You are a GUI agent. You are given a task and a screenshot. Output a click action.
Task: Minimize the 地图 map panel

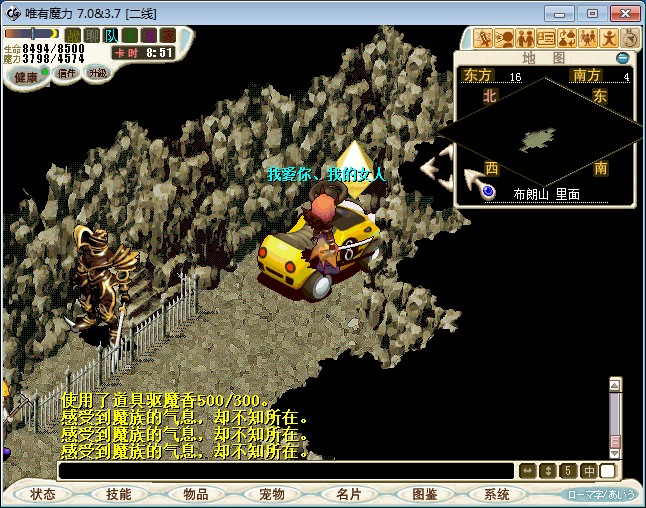click(622, 58)
